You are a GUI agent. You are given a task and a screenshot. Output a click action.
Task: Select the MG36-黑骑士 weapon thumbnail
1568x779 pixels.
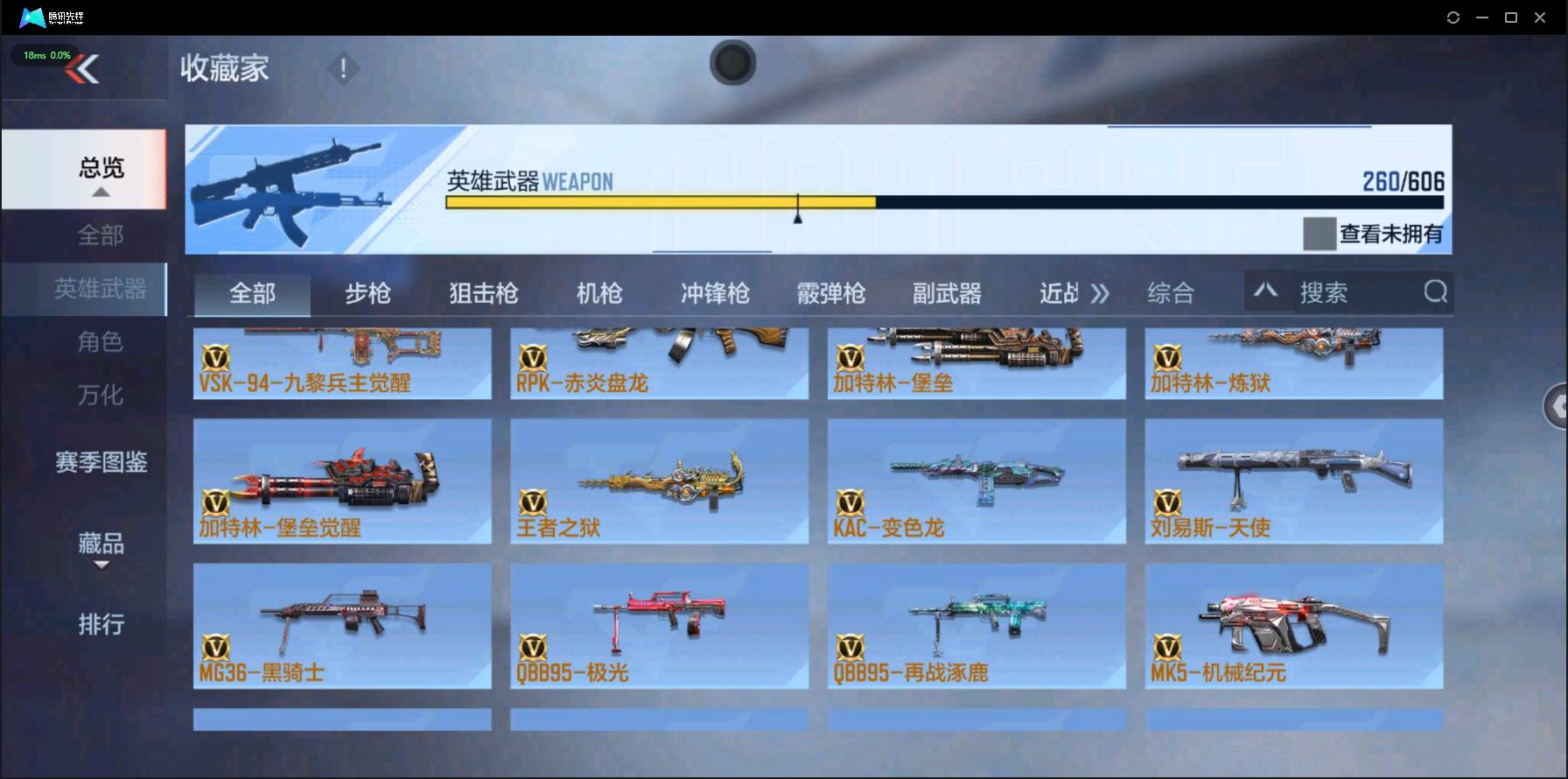click(x=342, y=626)
